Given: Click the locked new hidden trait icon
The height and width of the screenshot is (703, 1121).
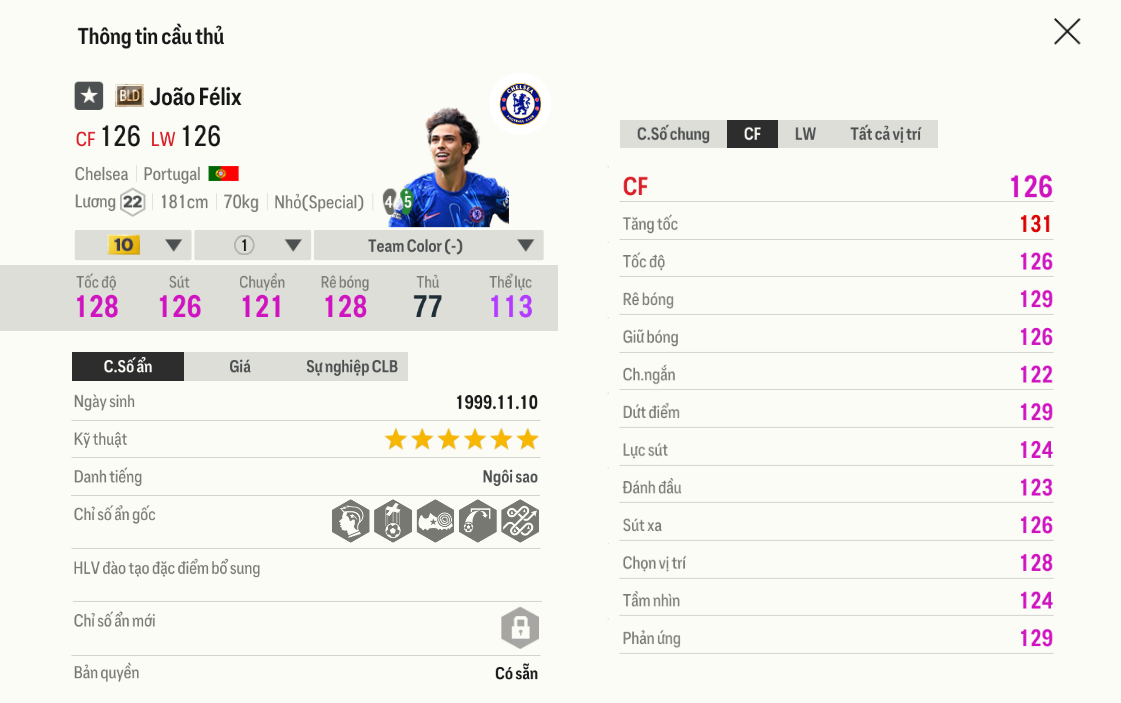Looking at the screenshot, I should coord(520,628).
